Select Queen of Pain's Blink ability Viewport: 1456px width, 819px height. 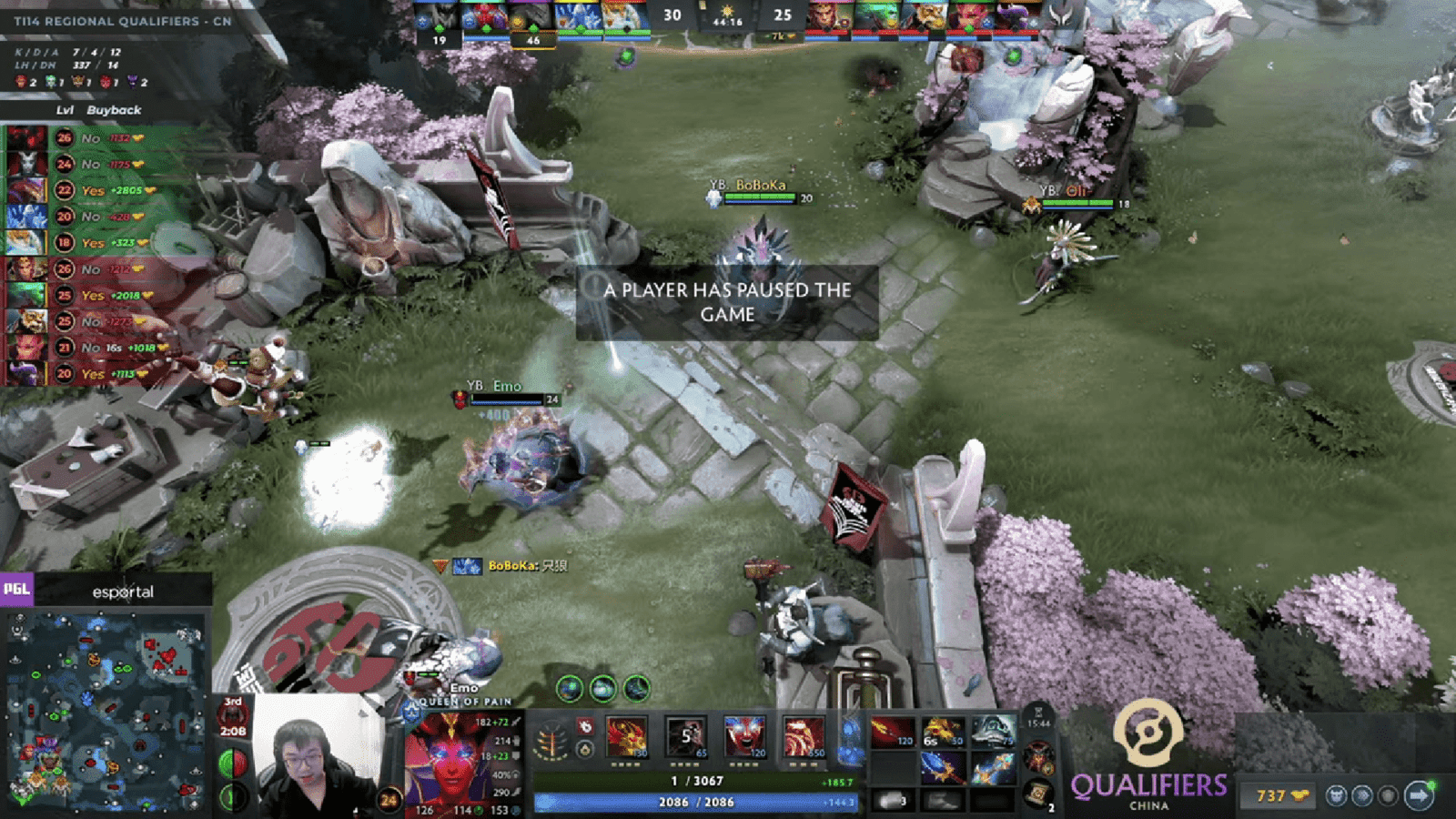tap(684, 737)
